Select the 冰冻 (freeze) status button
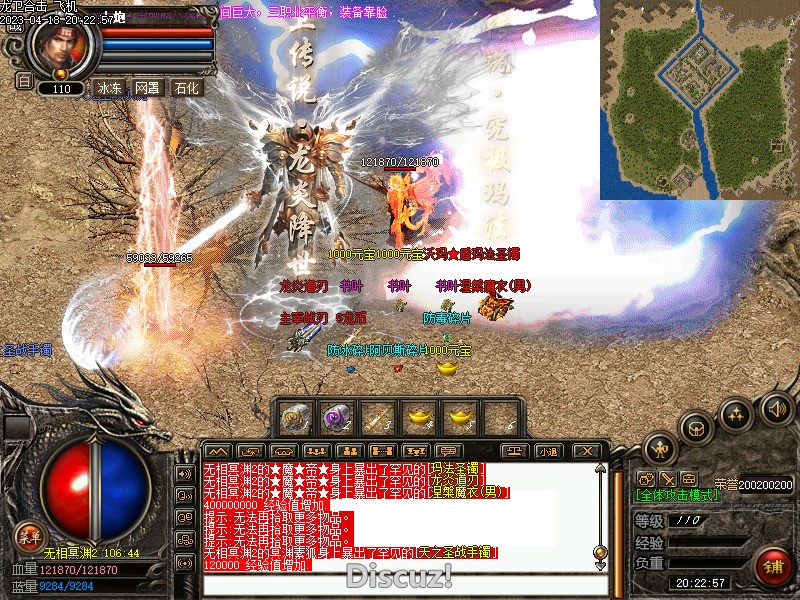Image resolution: width=800 pixels, height=600 pixels. pos(109,88)
